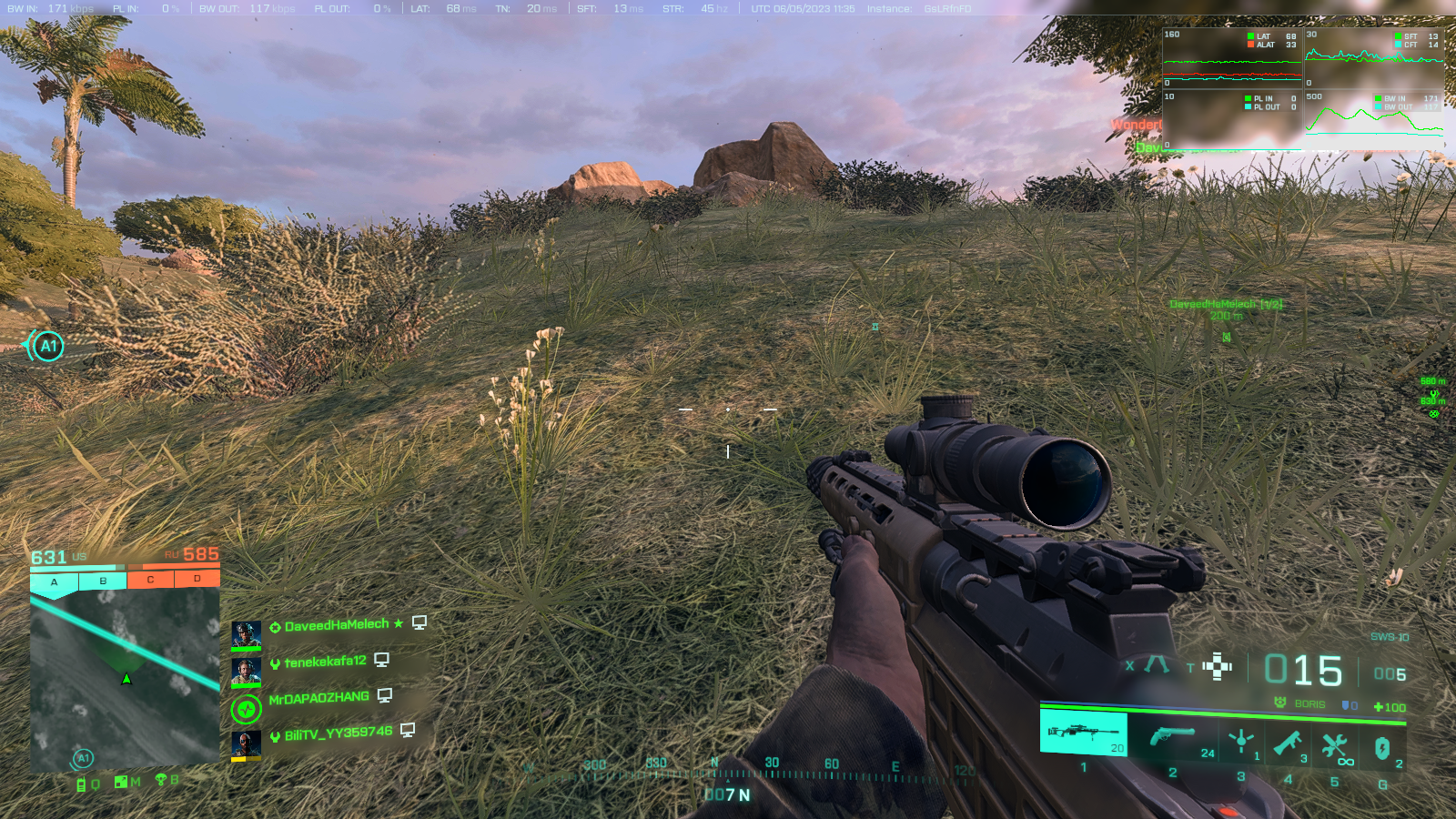Select squadmate BiliTV_YY359746 in squad list

coord(338,733)
